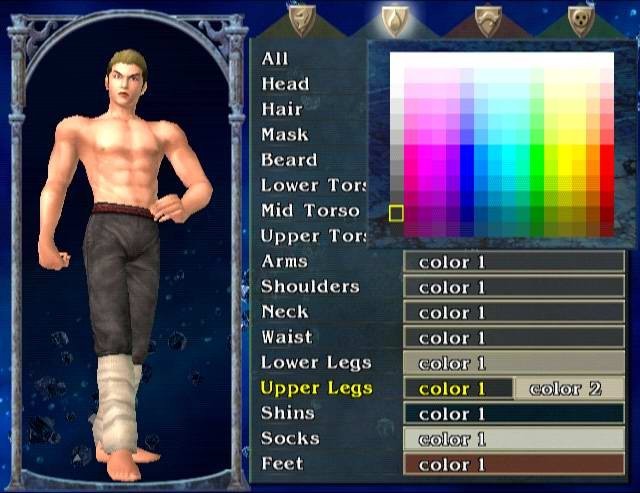This screenshot has height=493, width=640.
Task: Choose the Mid Torso entry
Action: coord(310,211)
